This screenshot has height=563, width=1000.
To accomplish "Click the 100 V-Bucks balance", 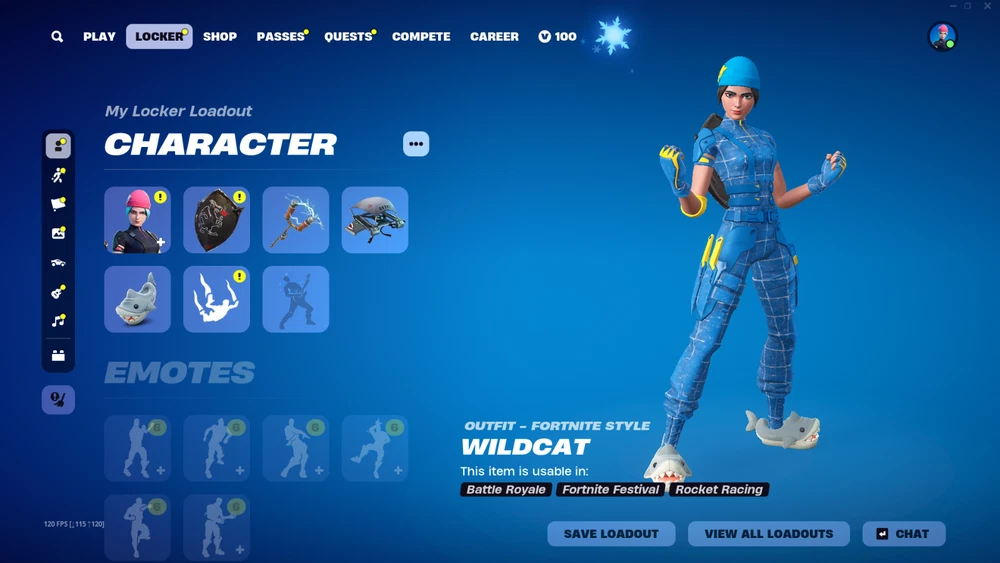I will click(x=557, y=37).
